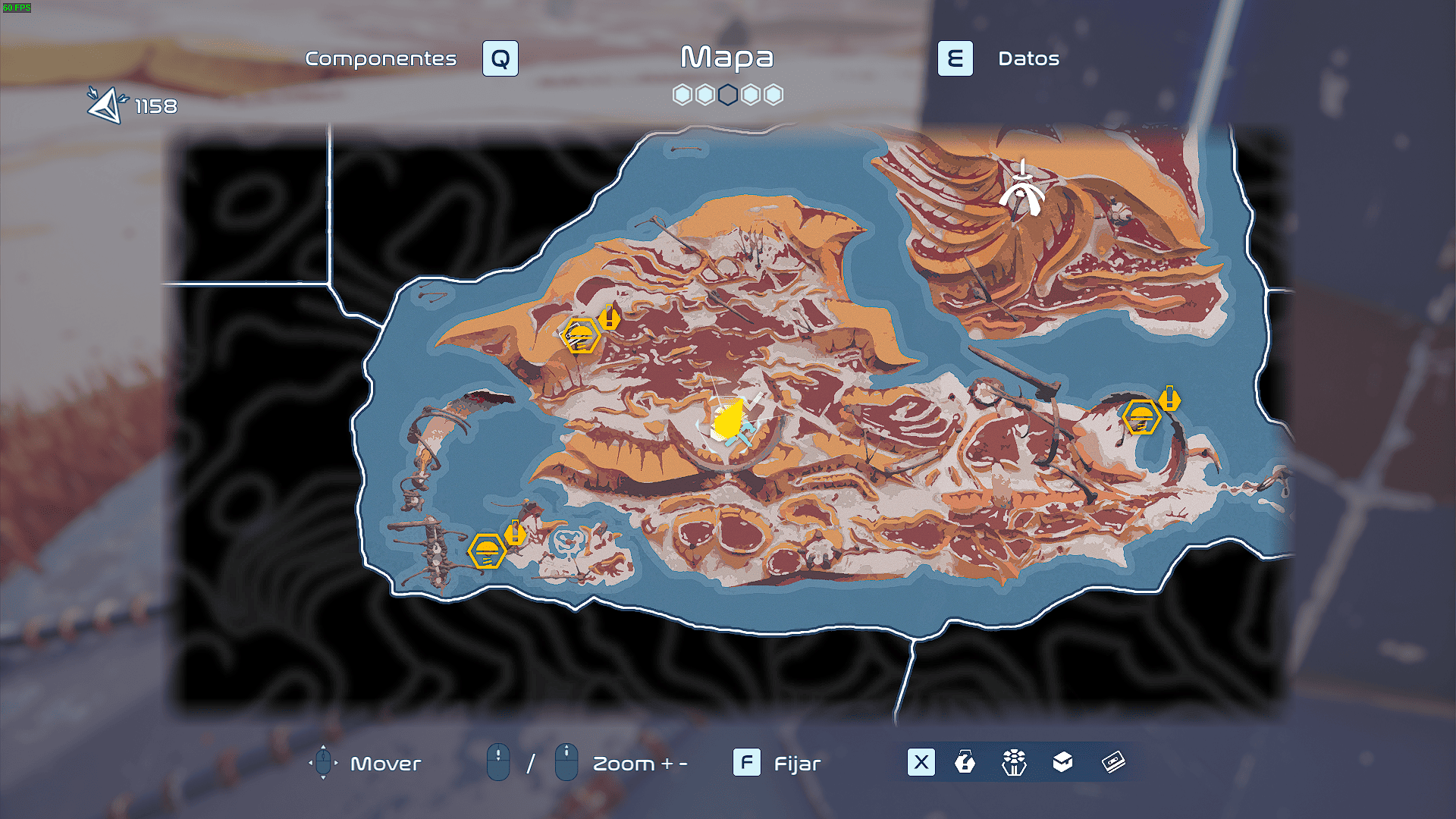Screen dimensions: 1456x819
Task: Click the yellow player position marker
Action: coord(729,419)
